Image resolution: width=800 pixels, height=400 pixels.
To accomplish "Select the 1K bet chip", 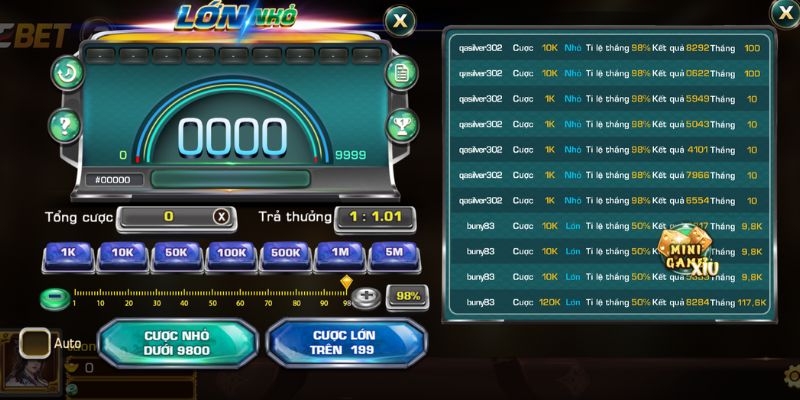I will pyautogui.click(x=68, y=254).
